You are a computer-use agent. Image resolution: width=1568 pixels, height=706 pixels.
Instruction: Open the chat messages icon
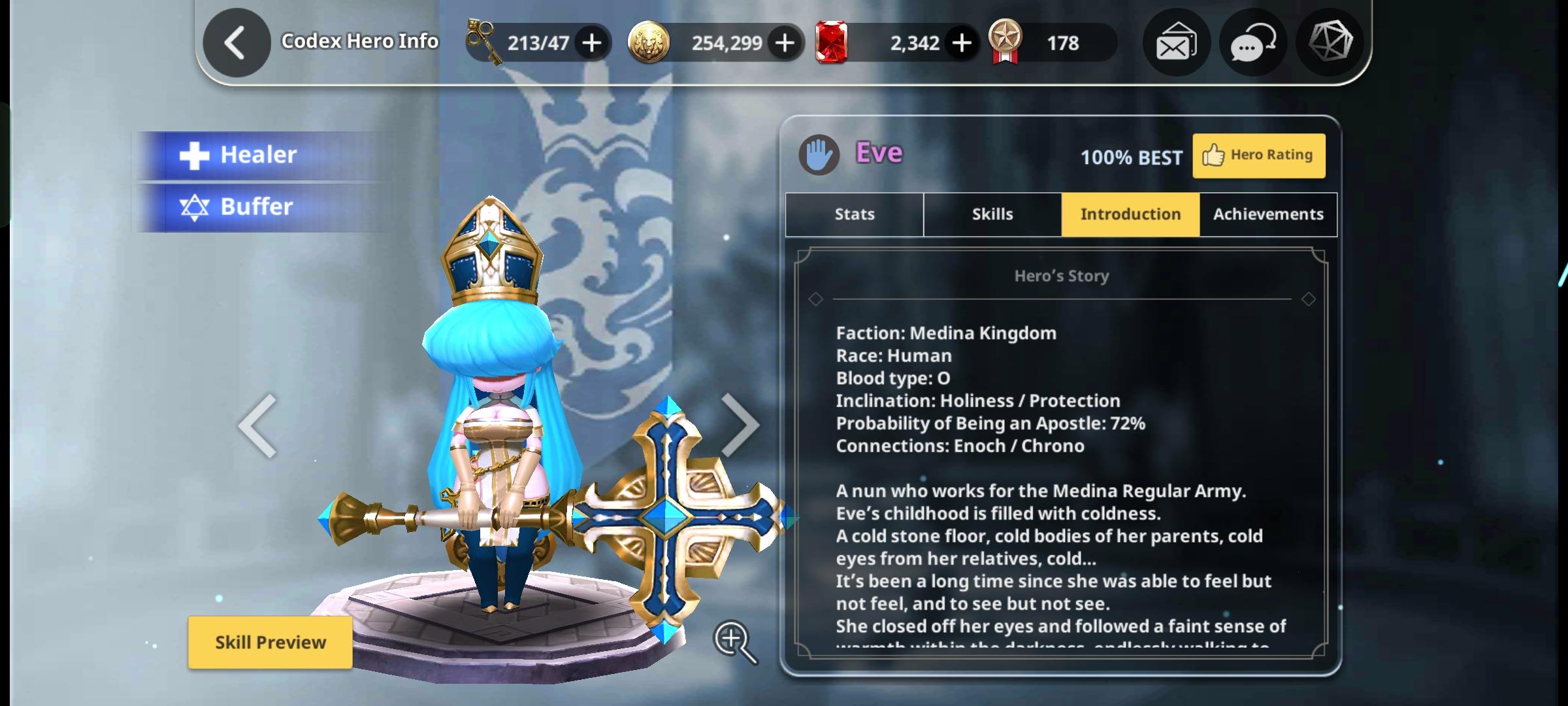(x=1252, y=42)
